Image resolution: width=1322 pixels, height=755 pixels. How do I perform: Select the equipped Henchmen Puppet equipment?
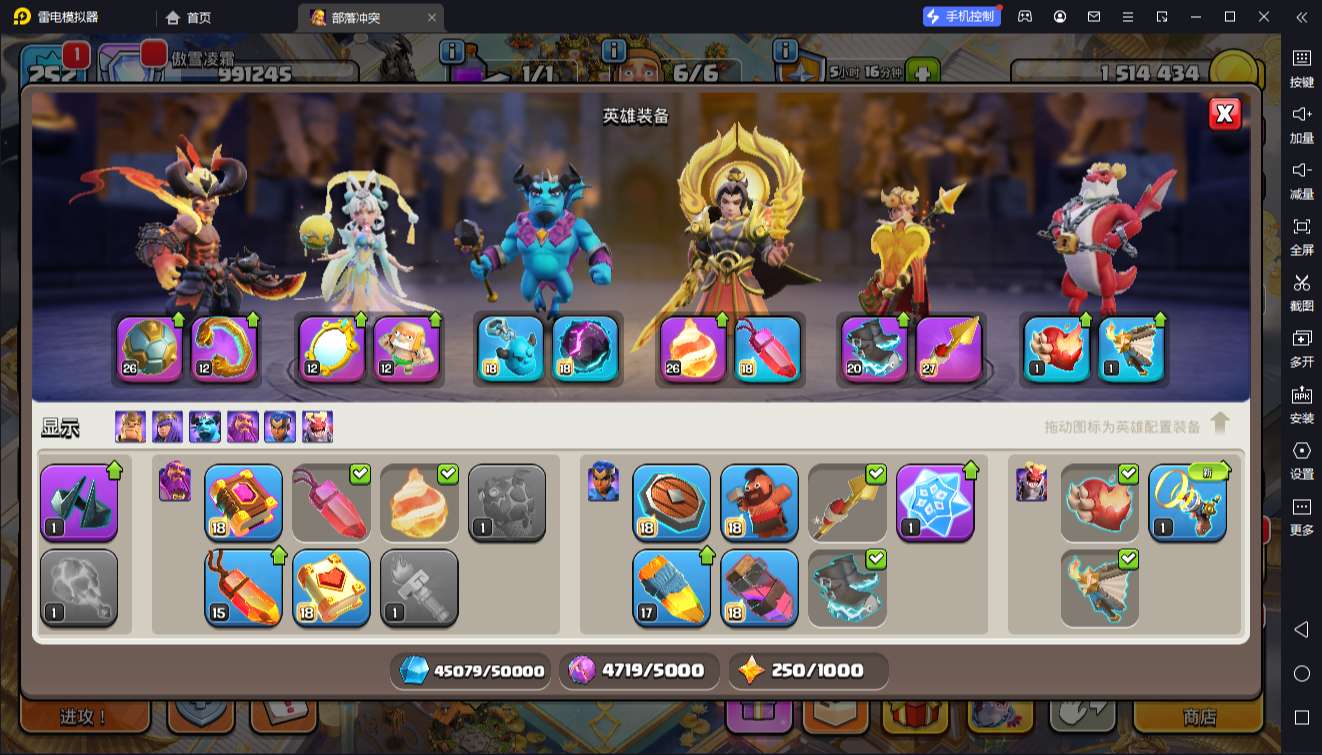coord(510,348)
